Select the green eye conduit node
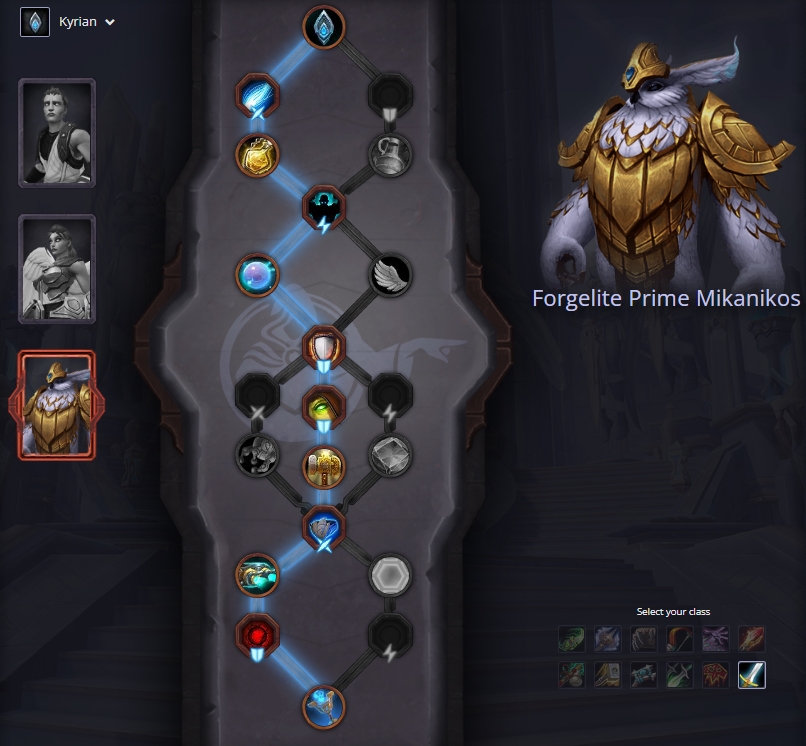Viewport: 806px width, 746px height. 323,406
